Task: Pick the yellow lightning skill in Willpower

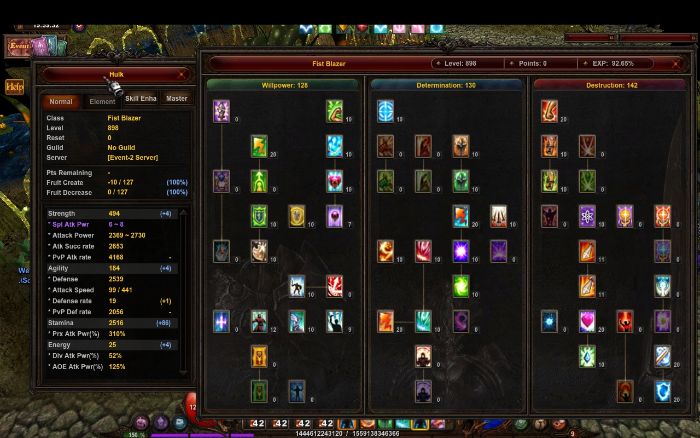Action: click(259, 146)
